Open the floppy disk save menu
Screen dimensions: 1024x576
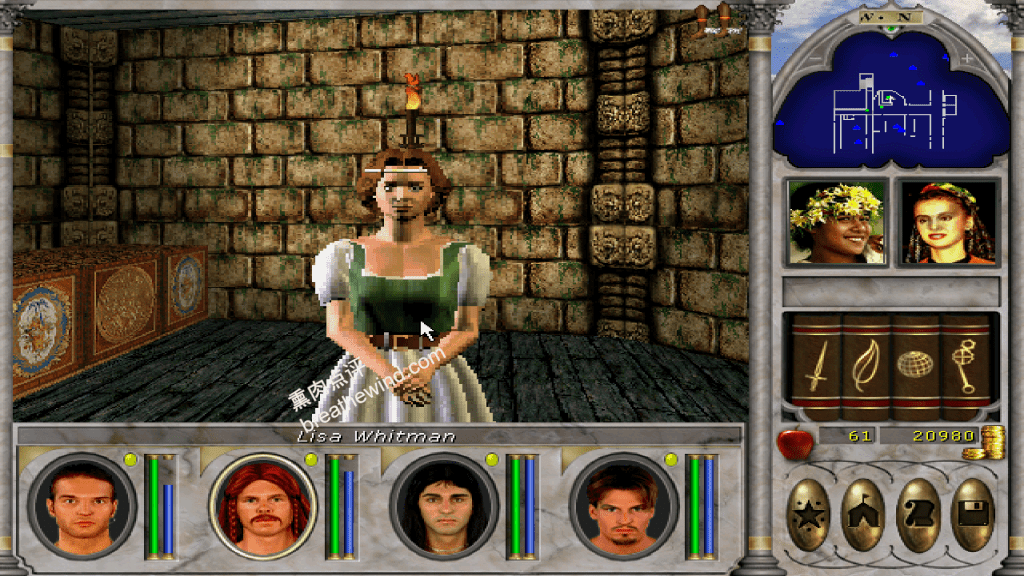(971, 515)
